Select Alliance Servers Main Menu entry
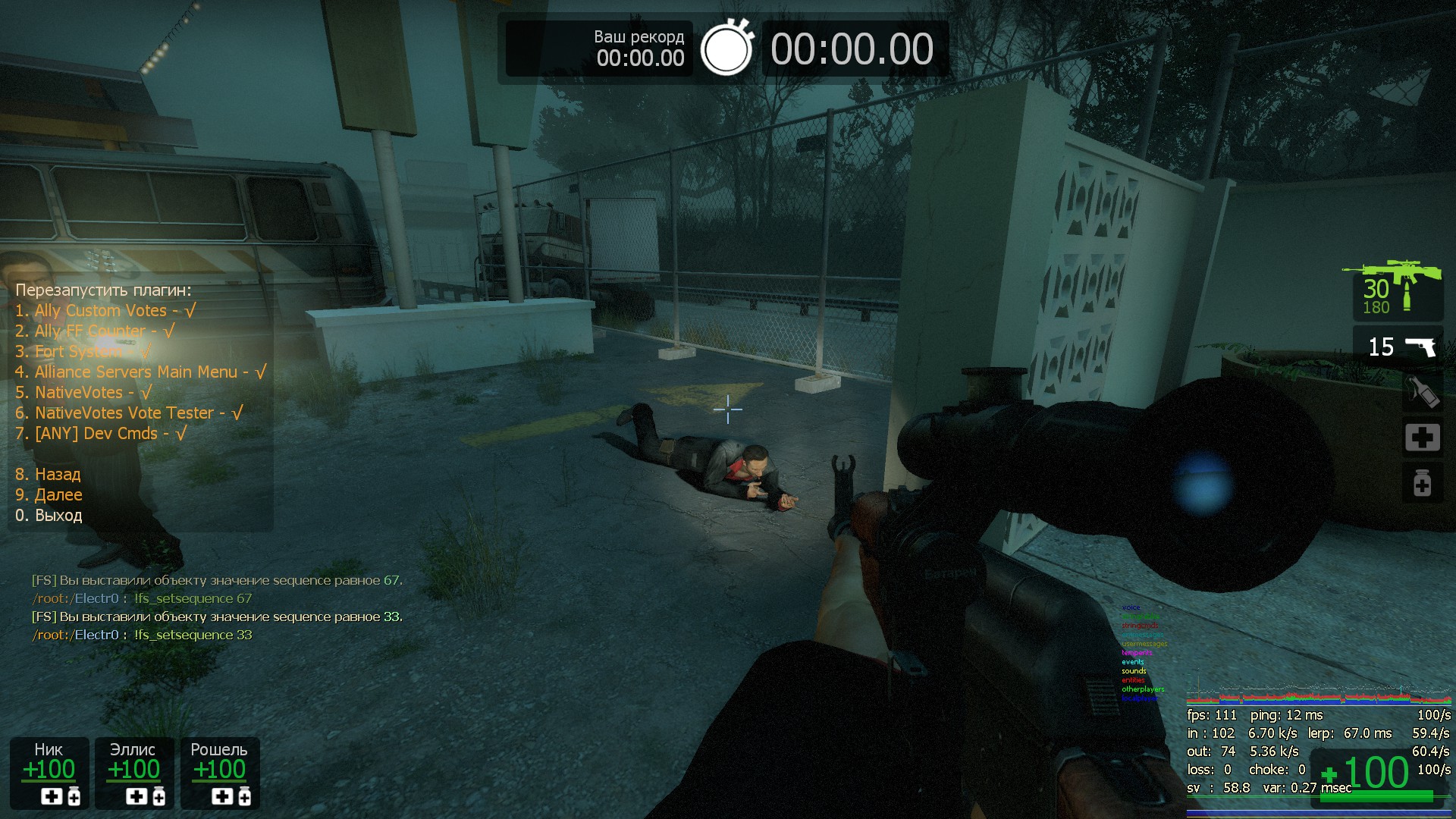 point(140,372)
